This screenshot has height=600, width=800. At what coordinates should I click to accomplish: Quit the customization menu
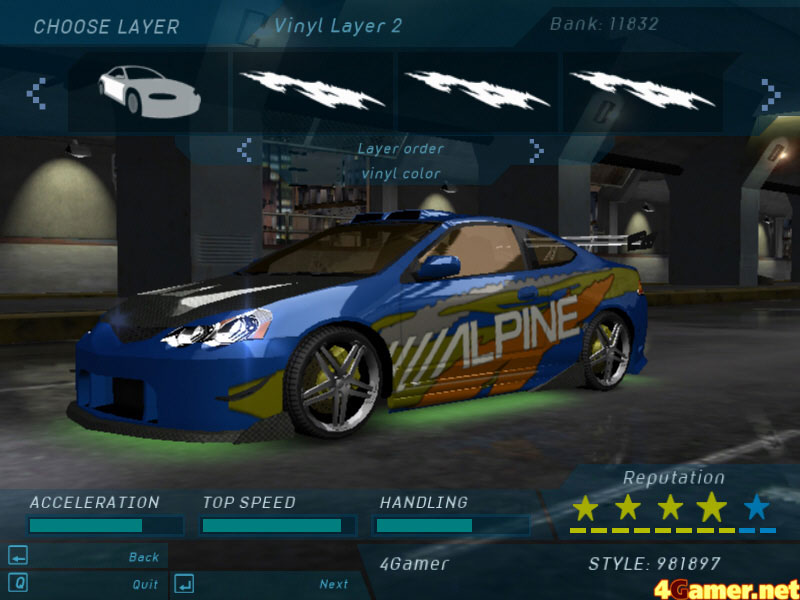[145, 584]
